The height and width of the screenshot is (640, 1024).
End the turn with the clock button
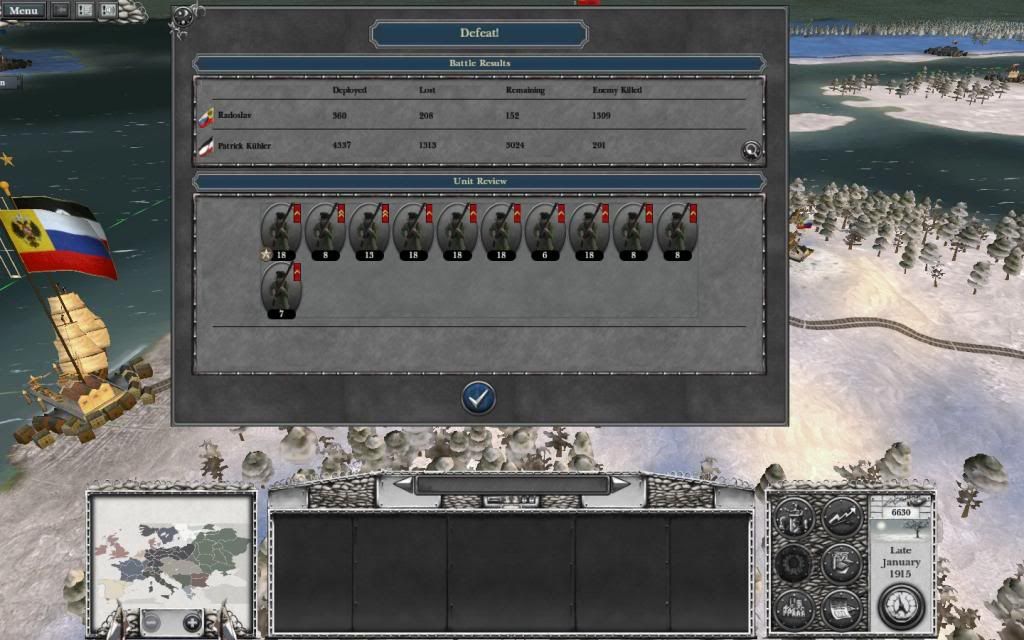(x=899, y=606)
